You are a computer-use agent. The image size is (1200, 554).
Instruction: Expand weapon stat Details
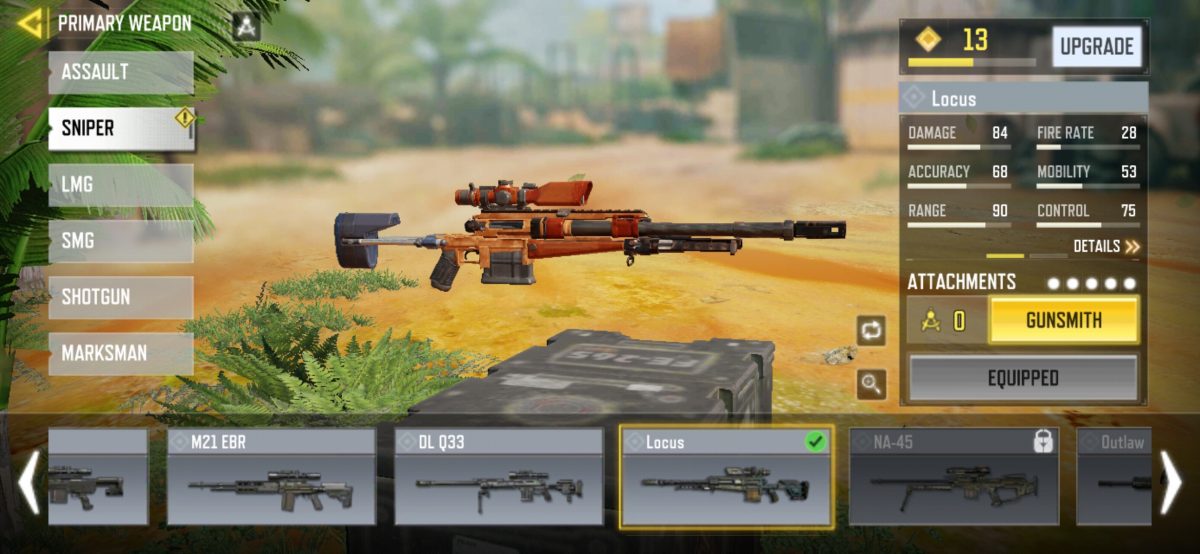pyautogui.click(x=1106, y=246)
